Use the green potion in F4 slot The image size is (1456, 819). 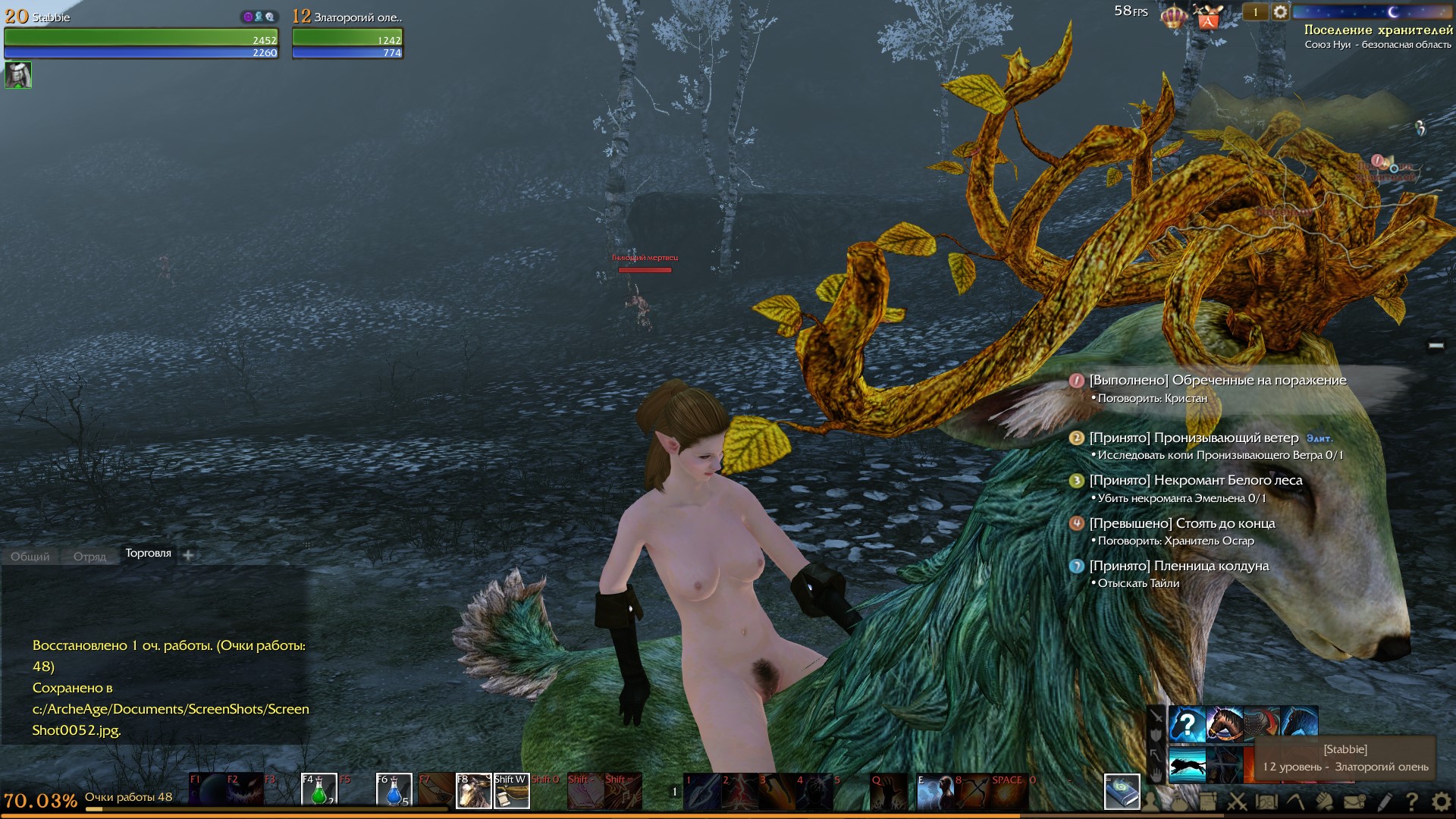[x=318, y=790]
